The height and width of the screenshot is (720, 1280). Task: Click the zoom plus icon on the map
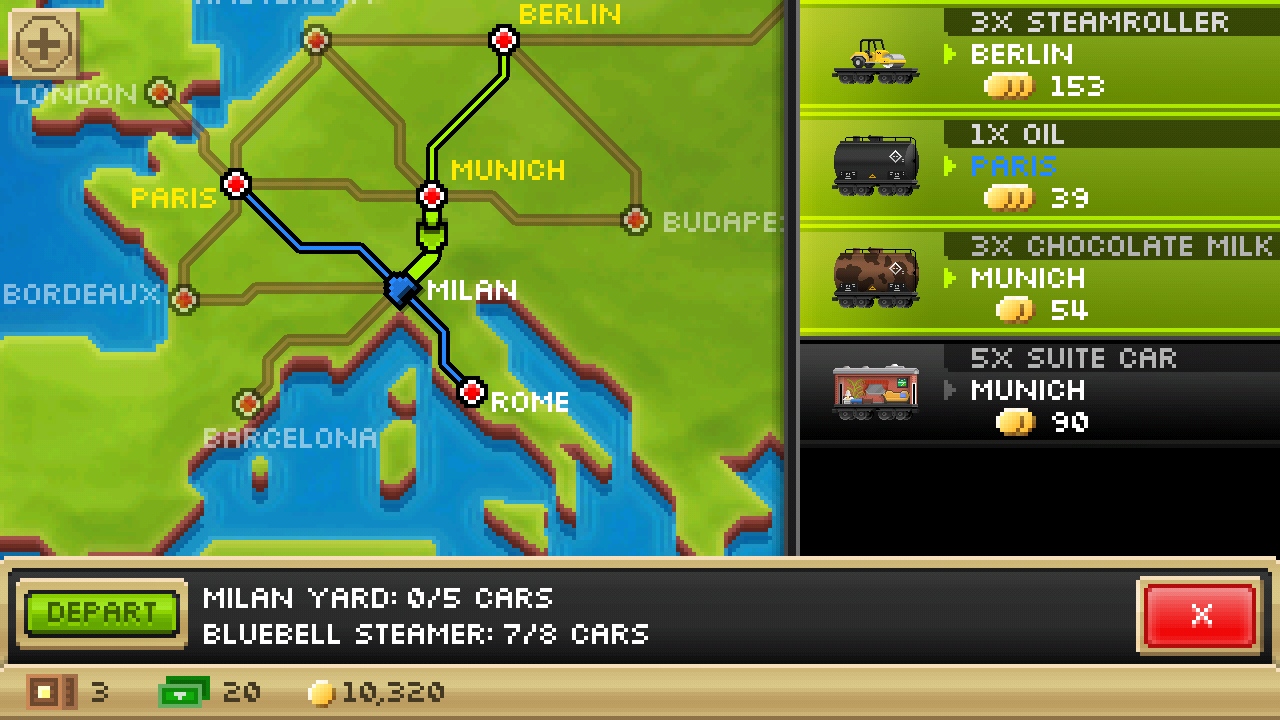[41, 44]
